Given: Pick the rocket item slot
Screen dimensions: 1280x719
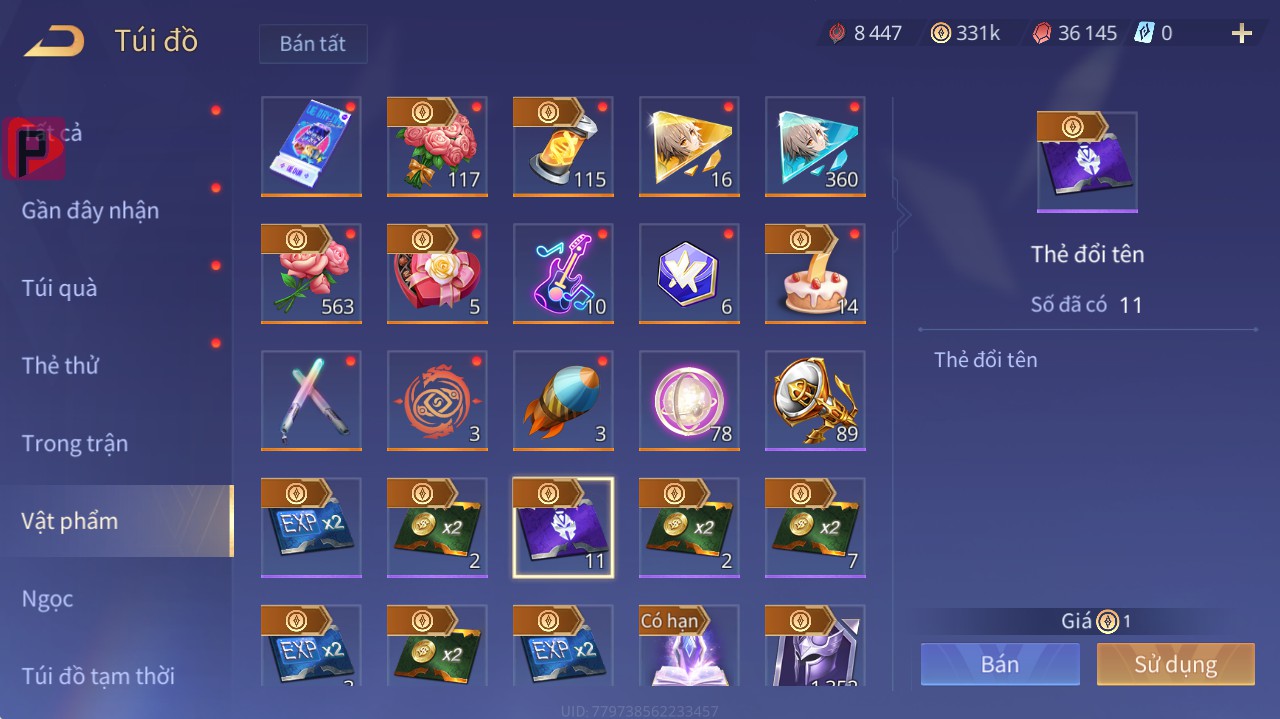Looking at the screenshot, I should 563,400.
